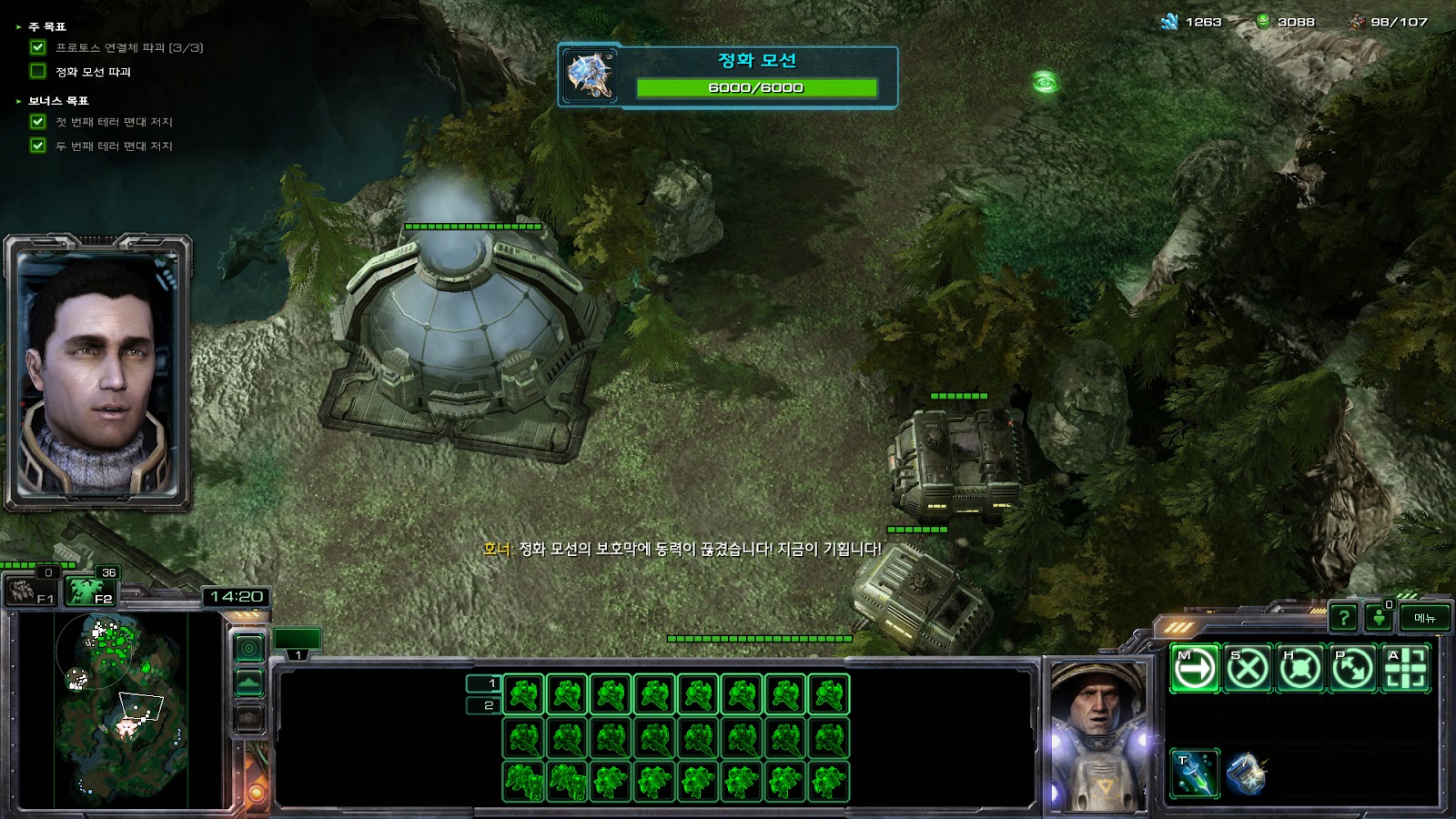Open the social friends button
The height and width of the screenshot is (819, 1456).
(x=1380, y=618)
